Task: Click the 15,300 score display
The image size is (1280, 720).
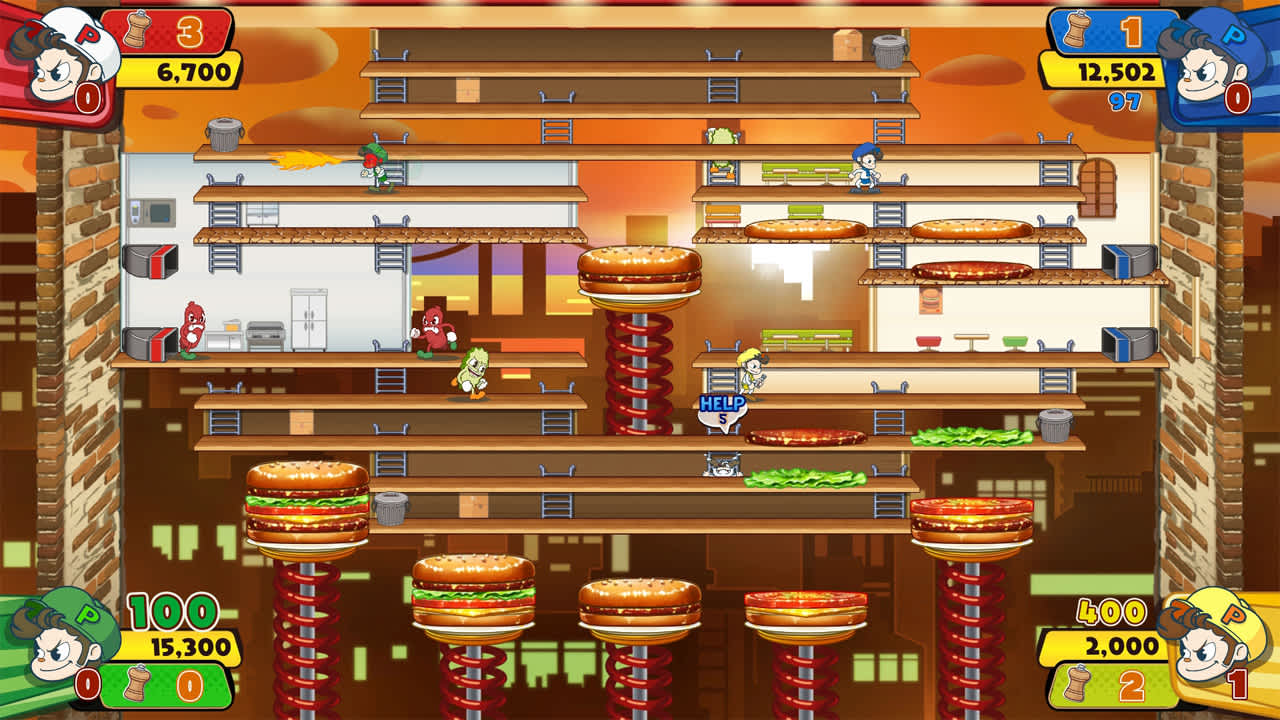Action: 190,645
